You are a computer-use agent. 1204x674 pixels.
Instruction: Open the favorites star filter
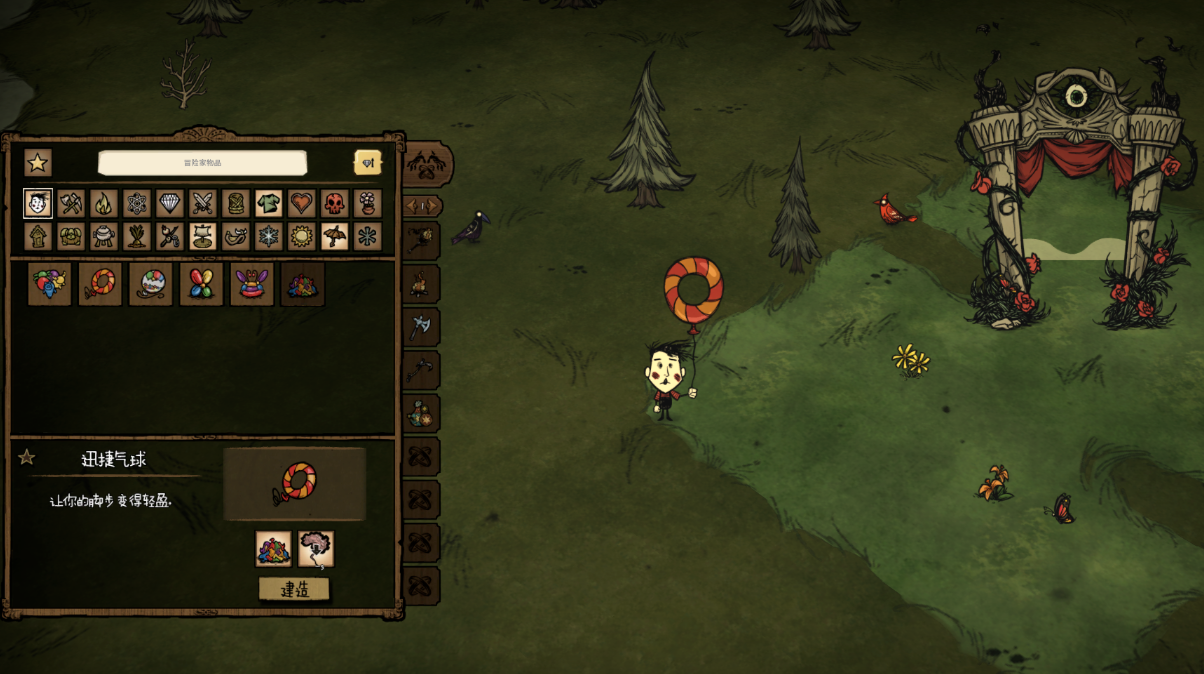pyautogui.click(x=38, y=163)
